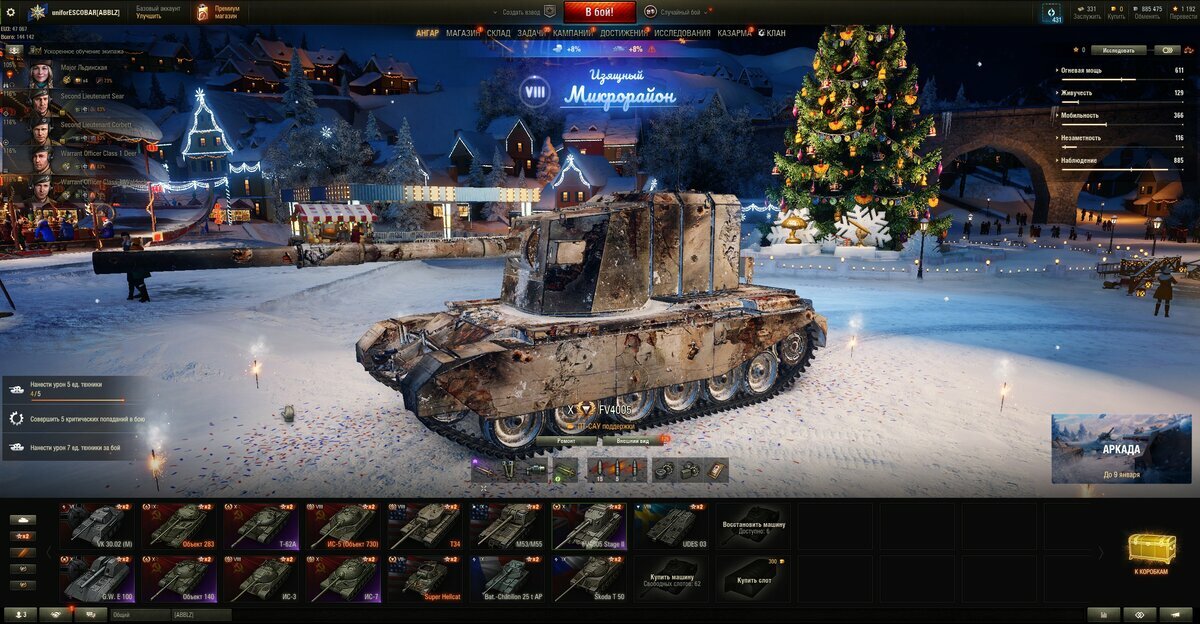Start a battle with the В бой! button

(600, 12)
